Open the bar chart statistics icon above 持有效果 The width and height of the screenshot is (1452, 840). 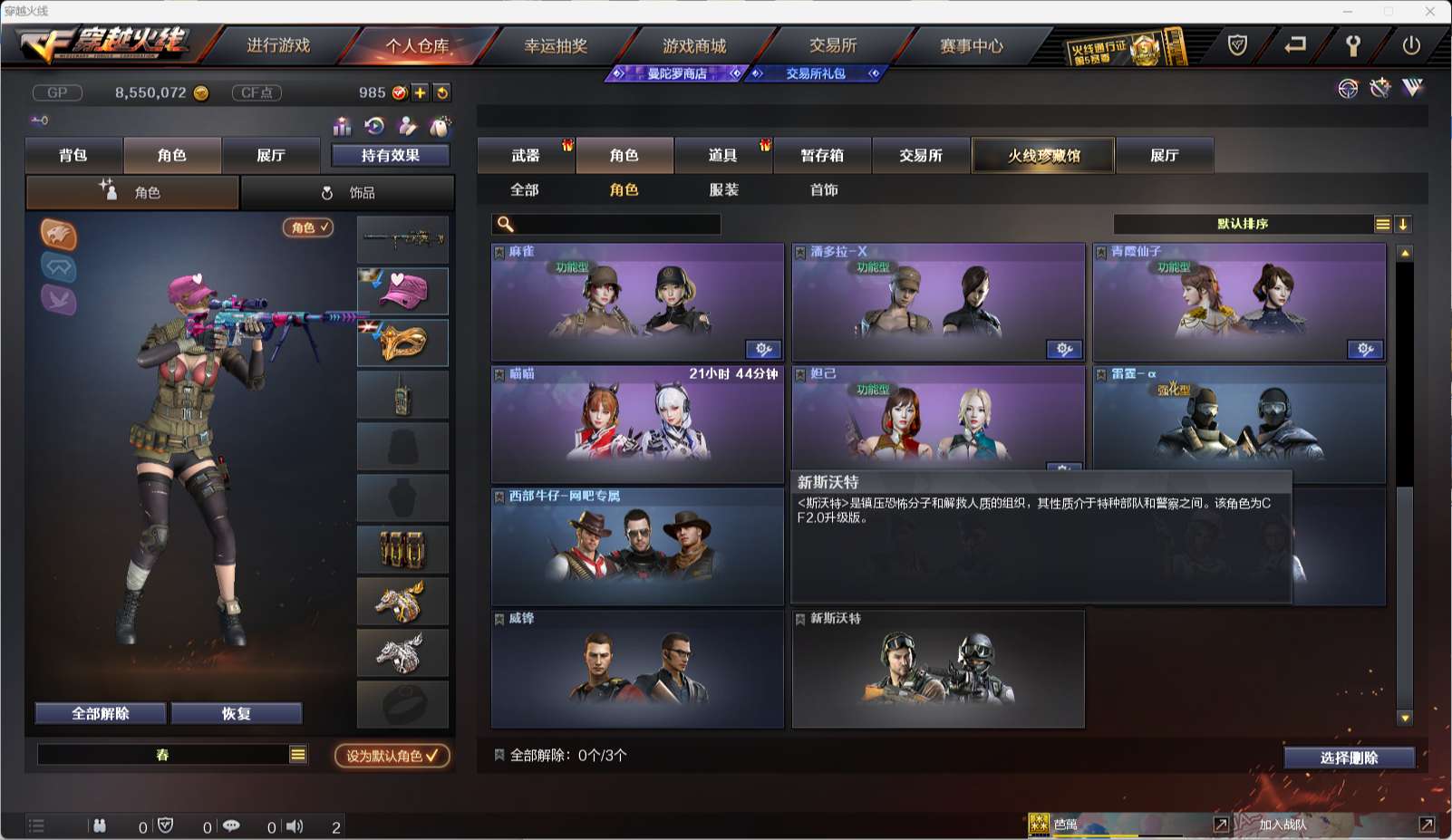click(x=344, y=126)
